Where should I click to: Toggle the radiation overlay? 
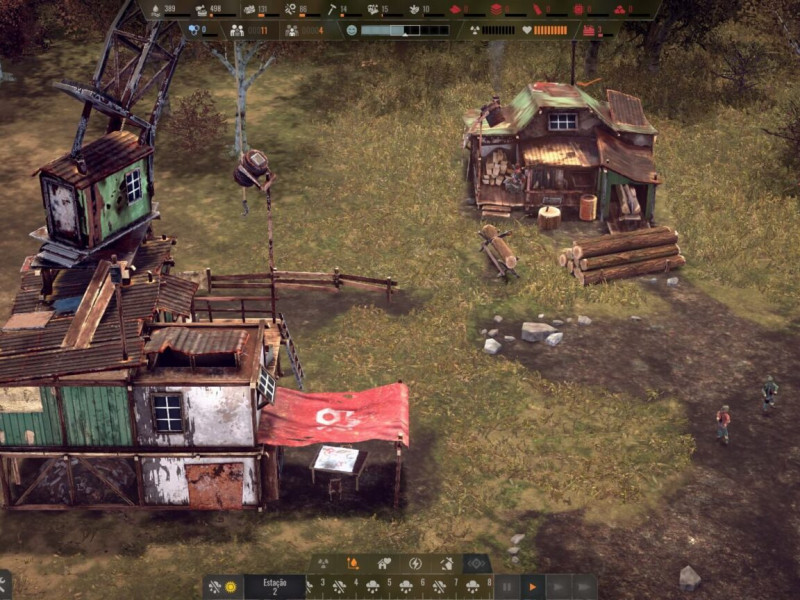(x=325, y=564)
